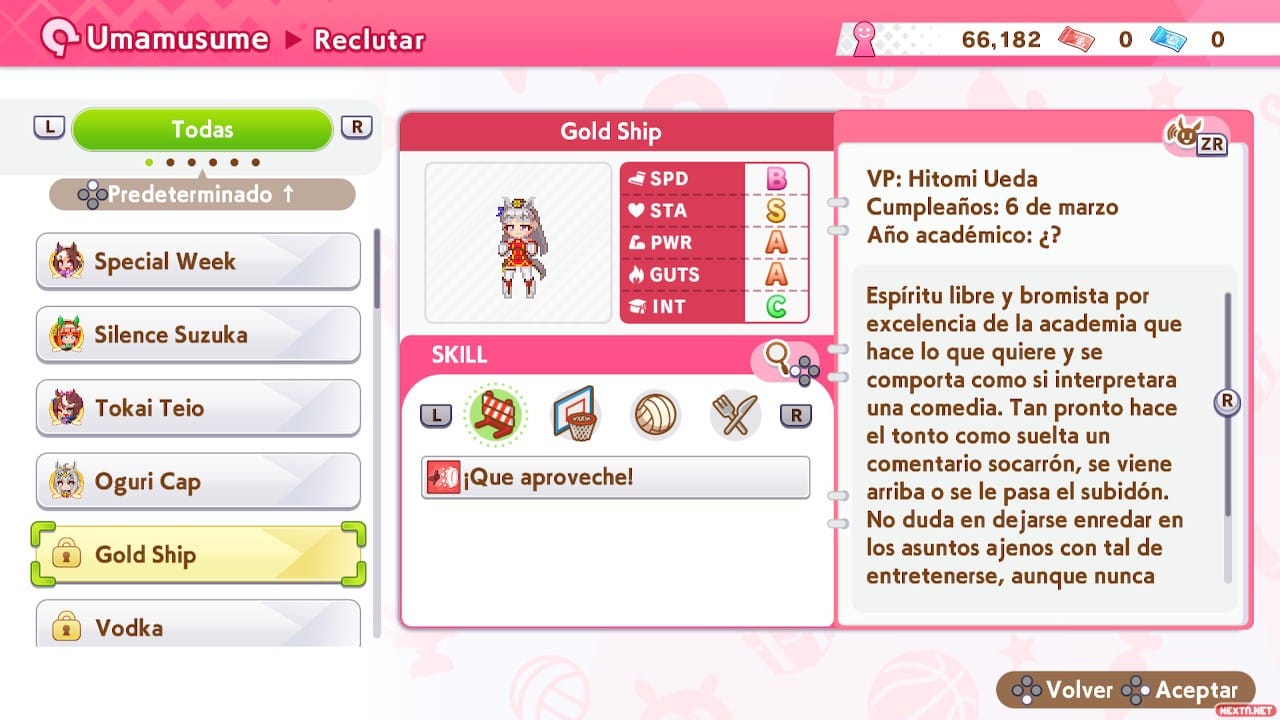Choose the locked Vodka entry

tap(198, 625)
